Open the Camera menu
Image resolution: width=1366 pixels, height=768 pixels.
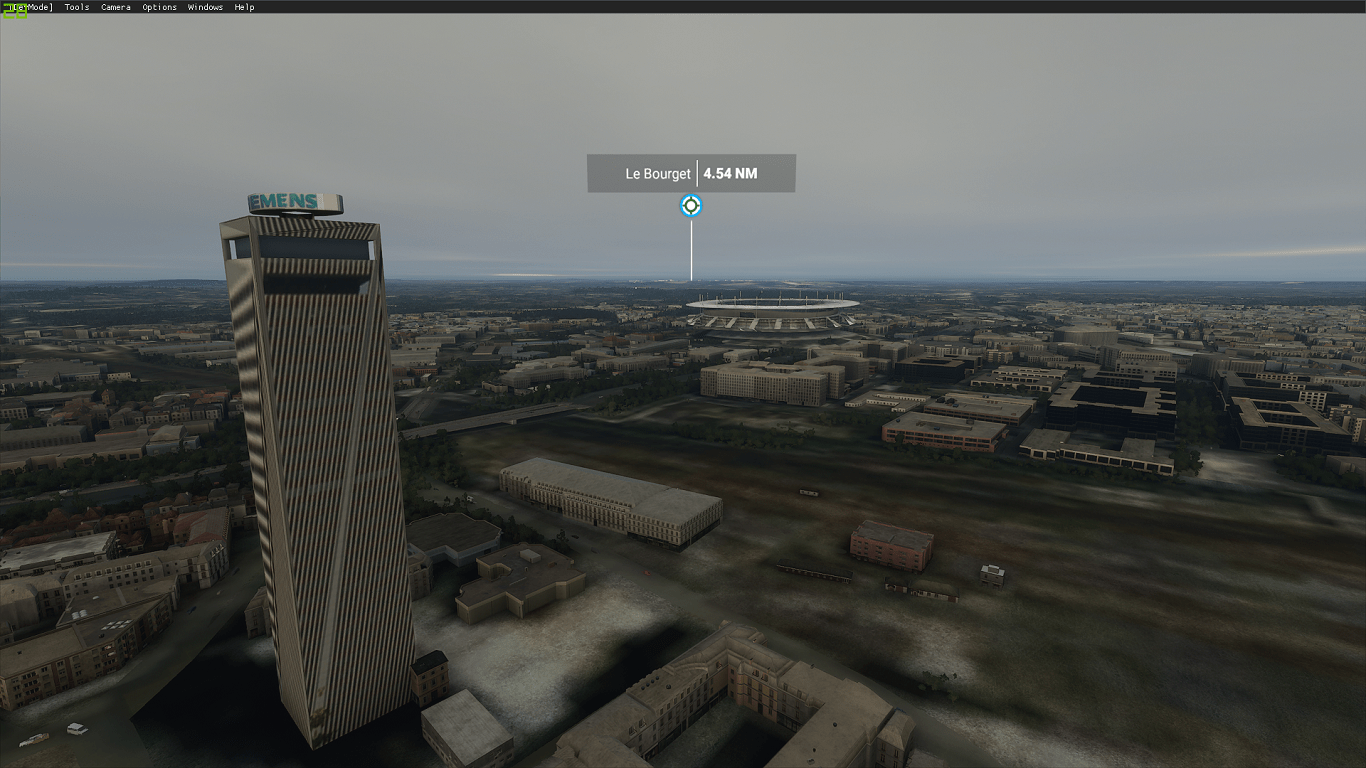coord(116,7)
